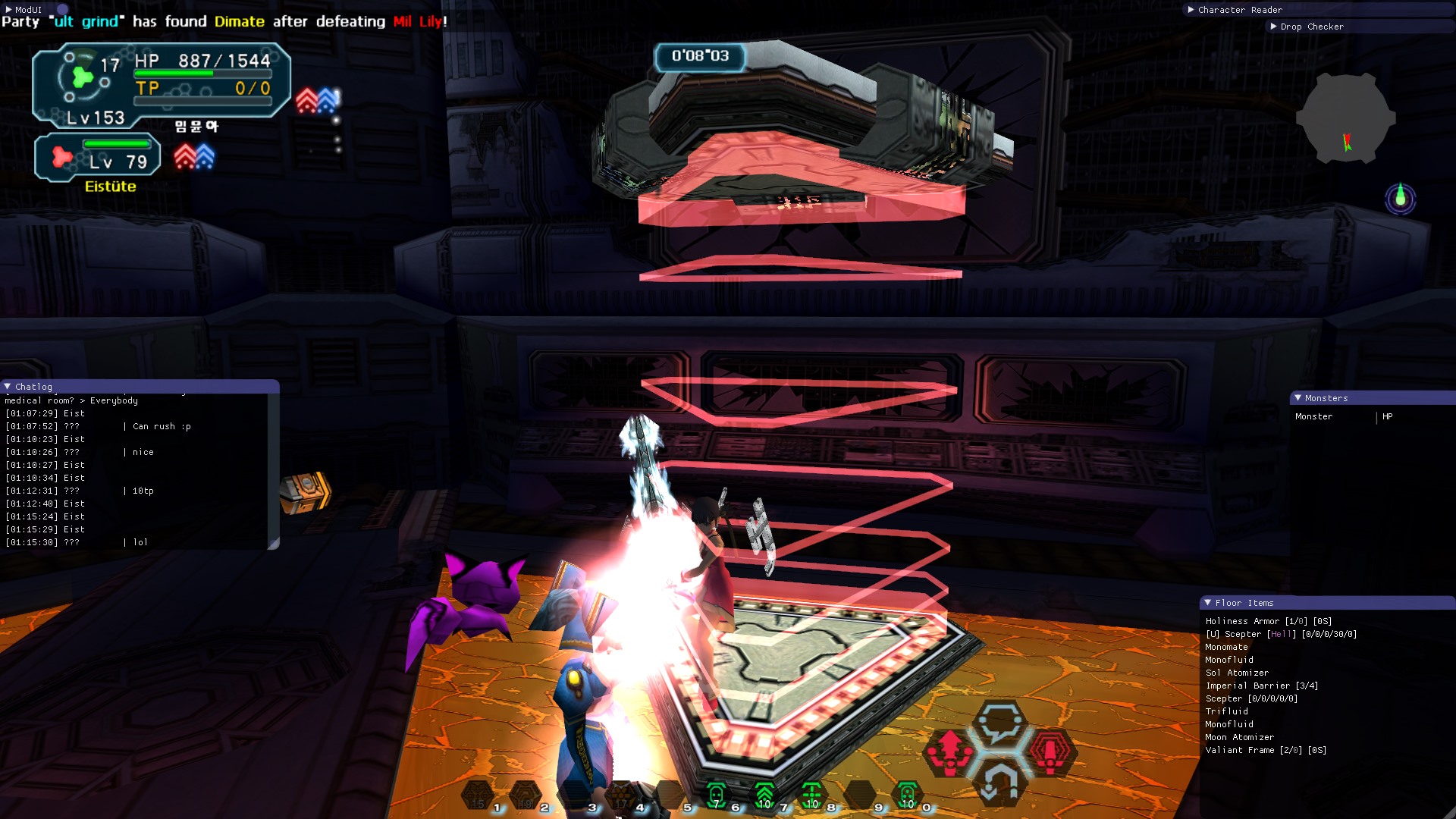Use hotbar slot 0 green item
Image resolution: width=1456 pixels, height=819 pixels.
tap(908, 795)
